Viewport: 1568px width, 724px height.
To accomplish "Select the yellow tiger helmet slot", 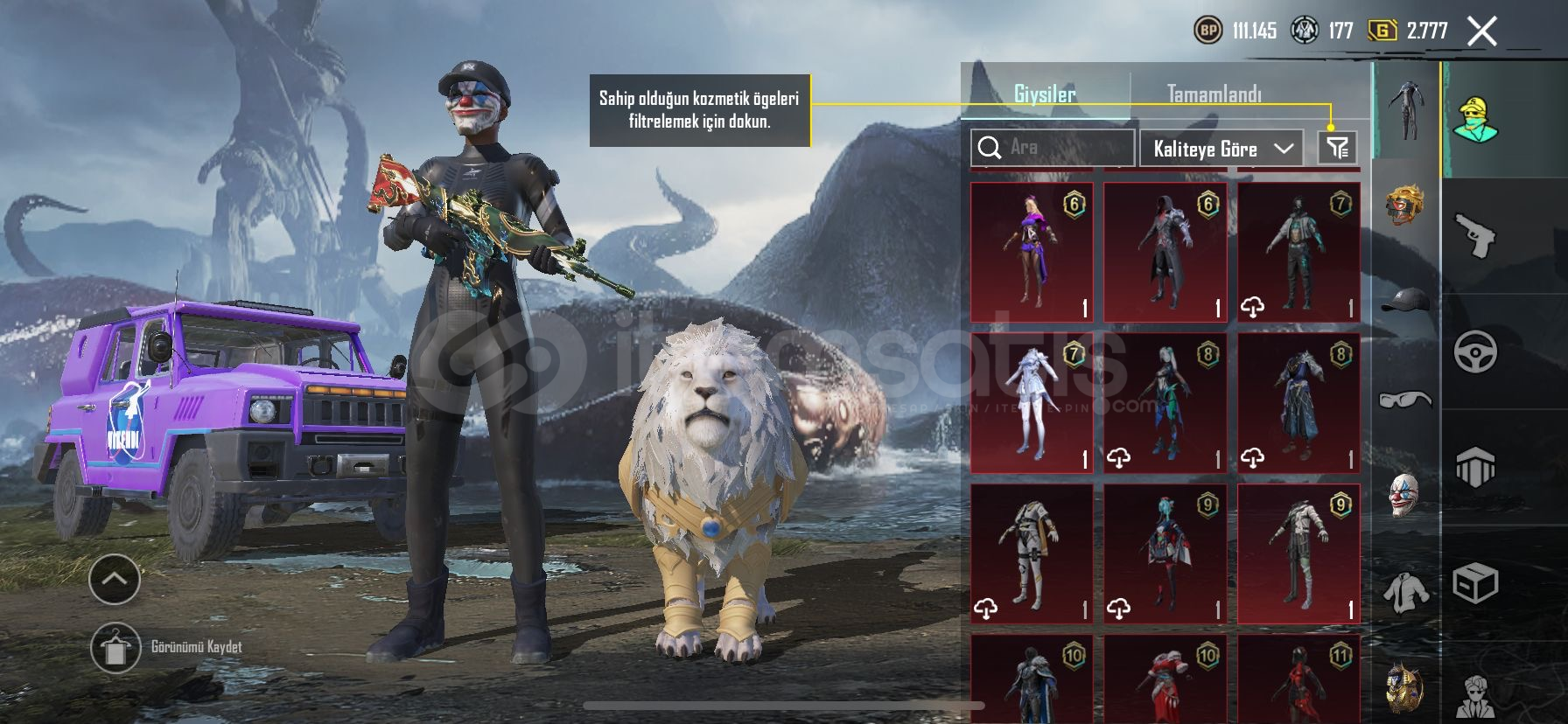I will click(x=1404, y=205).
